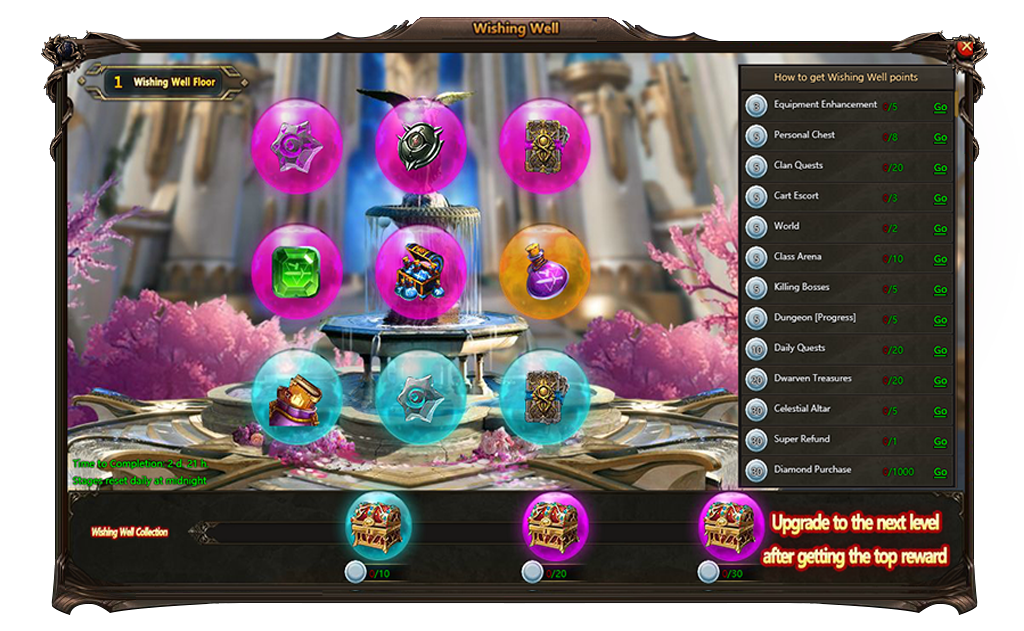This screenshot has height=631, width=1024.
Task: Go to Personal Chest activity
Action: click(940, 138)
